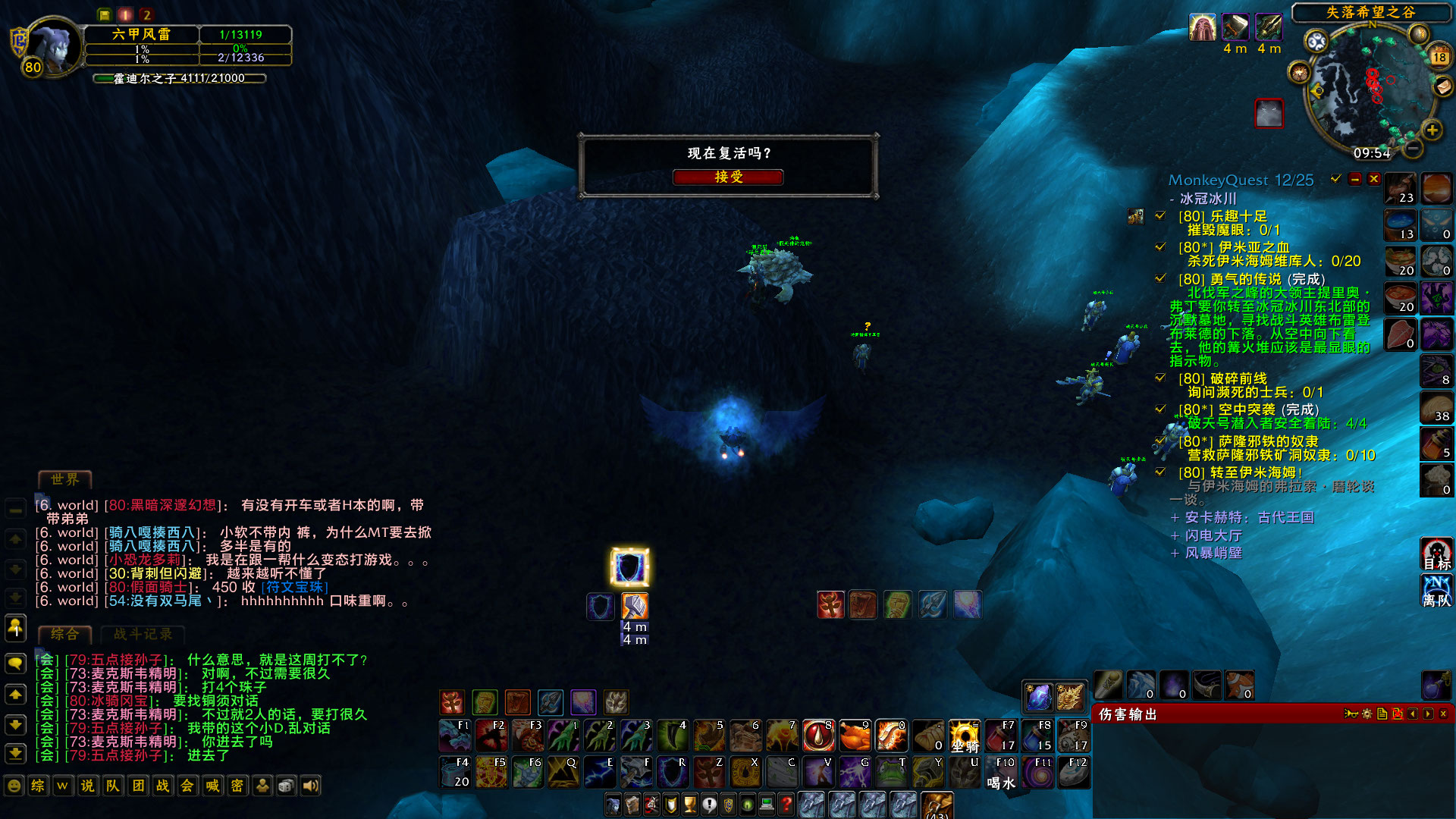Toggle the checkmark beside 伊米亚之血 quest
This screenshot has height=819, width=1456.
[x=1159, y=246]
